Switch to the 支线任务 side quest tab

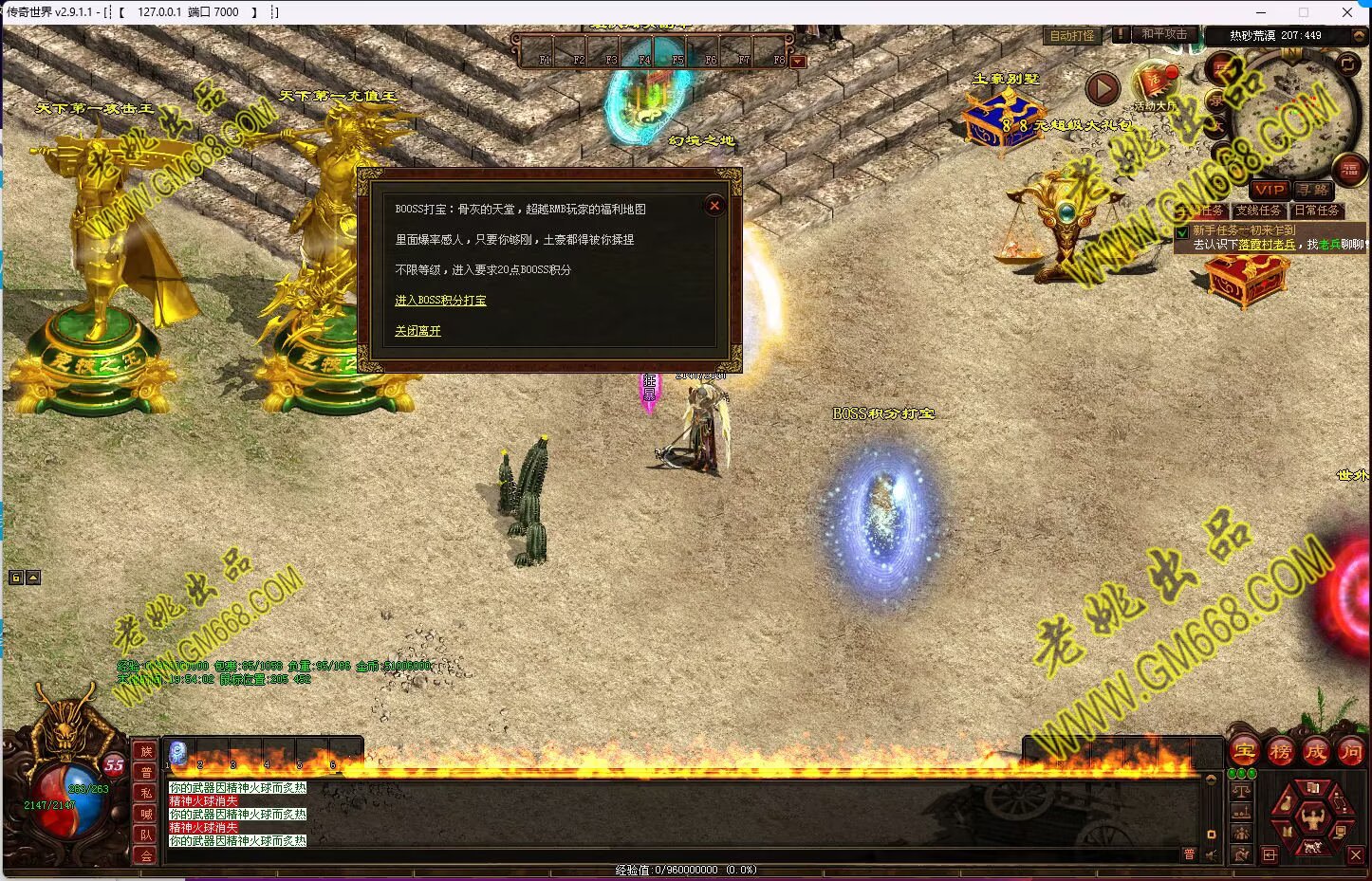pos(1258,211)
